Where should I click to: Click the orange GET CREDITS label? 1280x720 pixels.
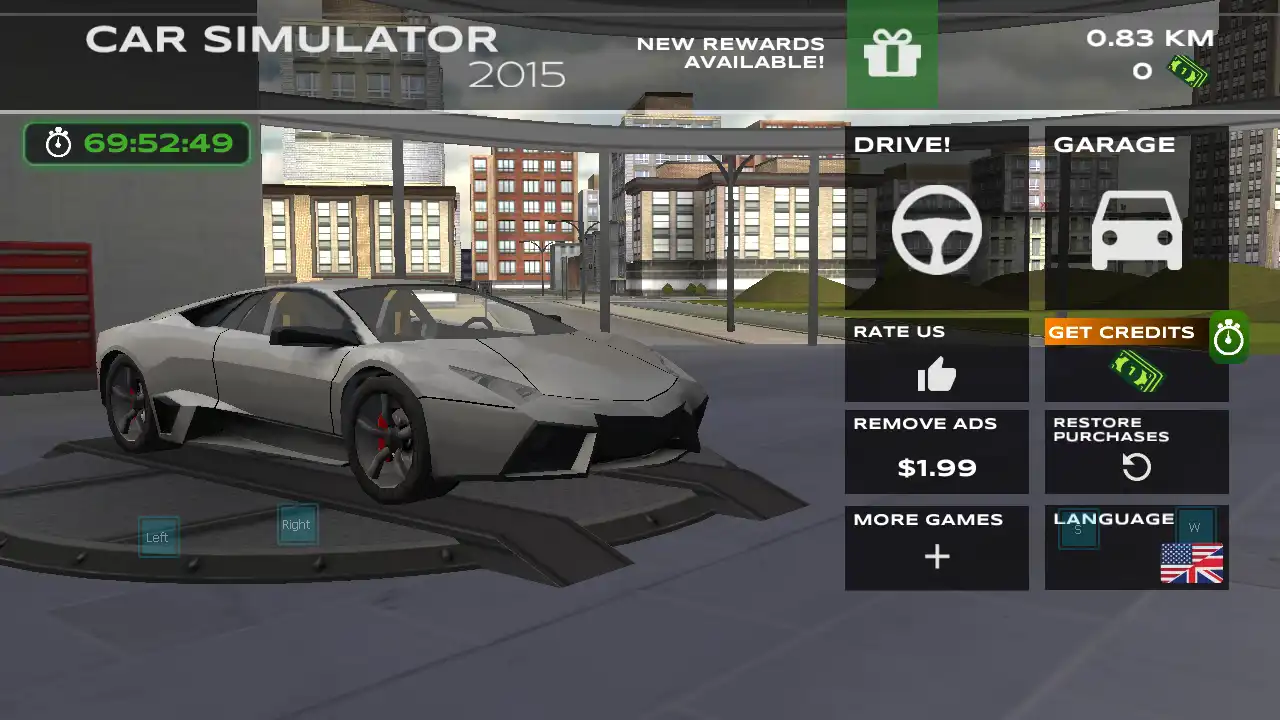pos(1121,332)
